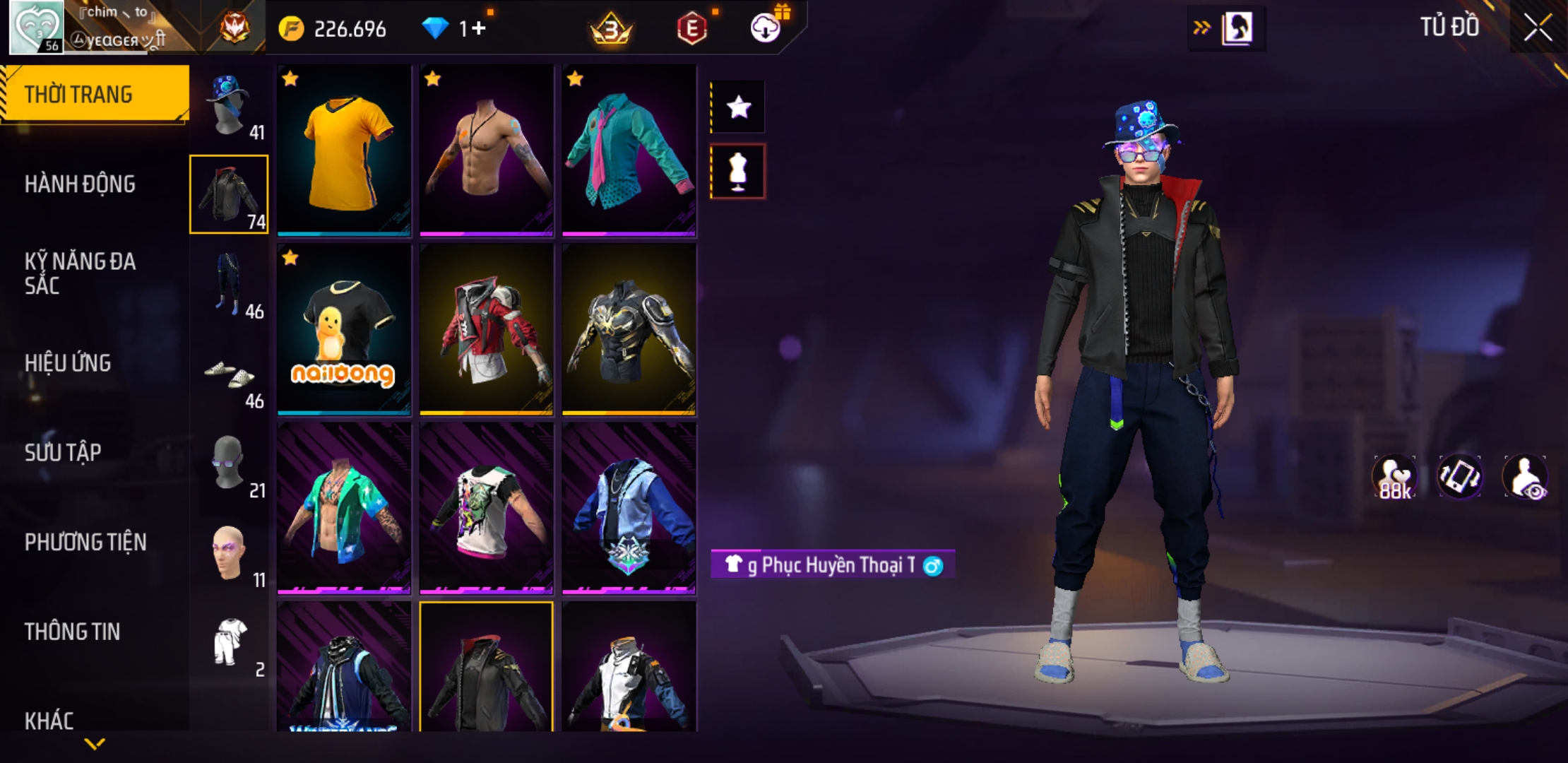Choose the red hooded jacket
Image resolution: width=1568 pixels, height=763 pixels.
pyautogui.click(x=487, y=329)
